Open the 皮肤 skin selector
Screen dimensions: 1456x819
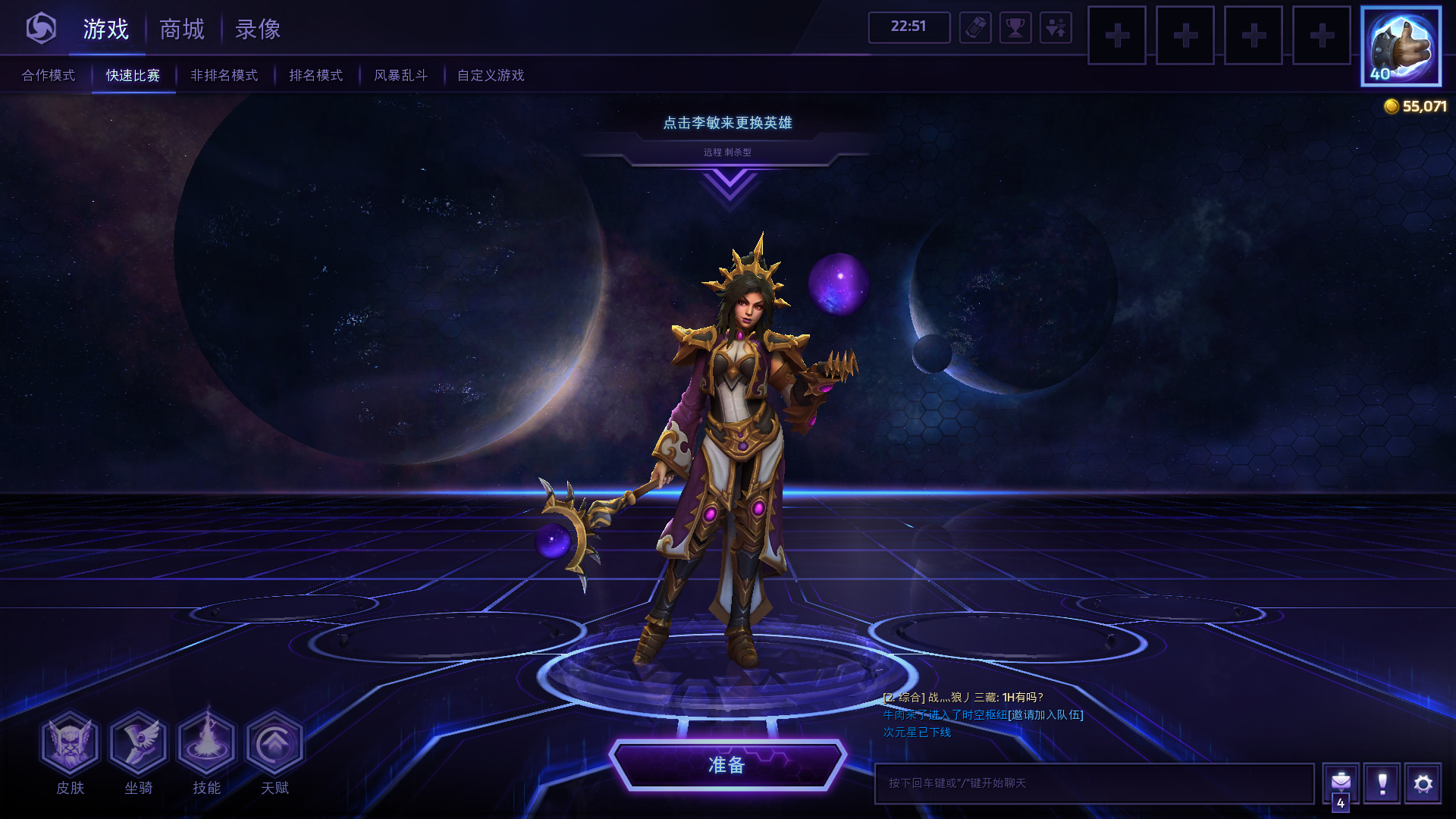(x=70, y=743)
